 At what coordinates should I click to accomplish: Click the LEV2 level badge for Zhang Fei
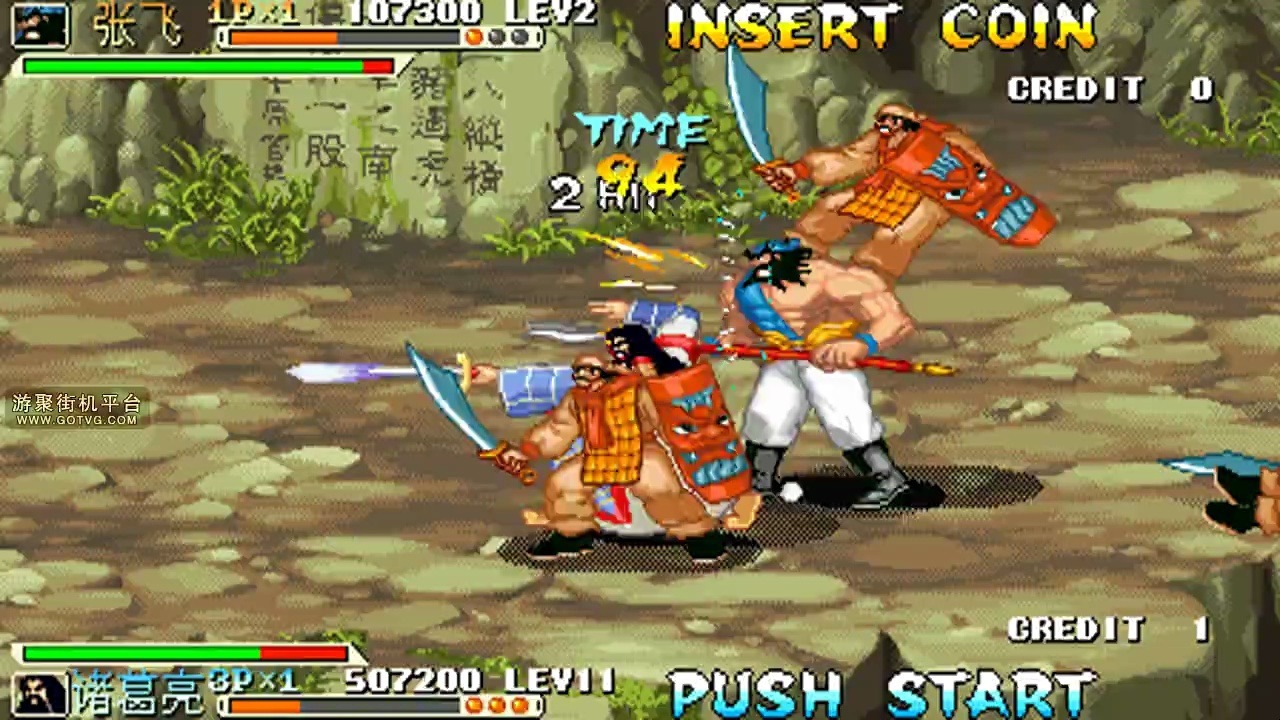[x=570, y=13]
